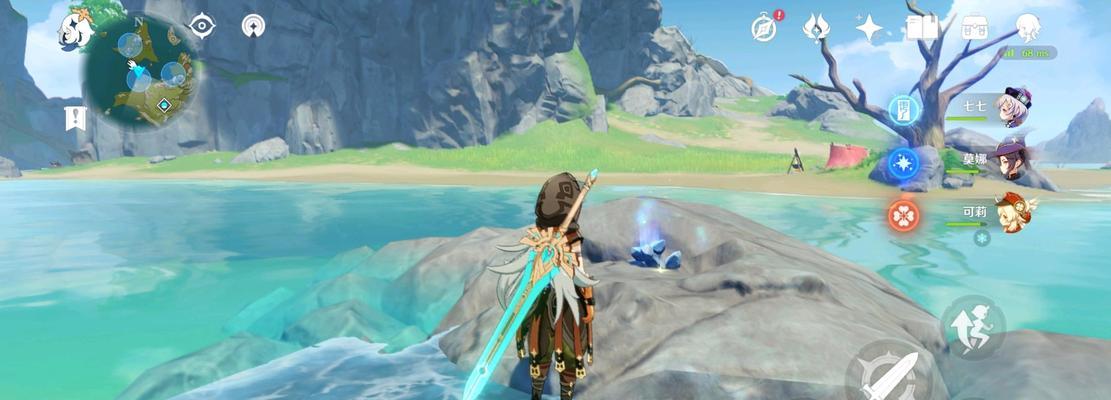The width and height of the screenshot is (1111, 400).
Task: Trigger the burst icon beside 七七
Action: tap(903, 108)
